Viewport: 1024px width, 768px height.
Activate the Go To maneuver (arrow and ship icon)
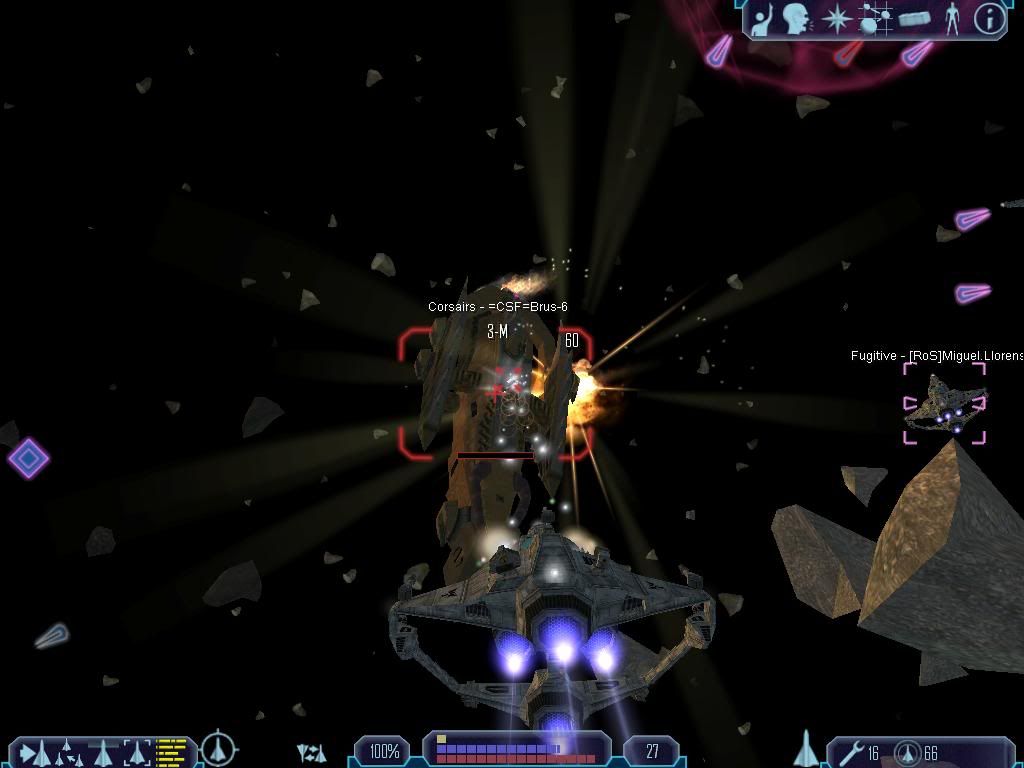coord(31,751)
